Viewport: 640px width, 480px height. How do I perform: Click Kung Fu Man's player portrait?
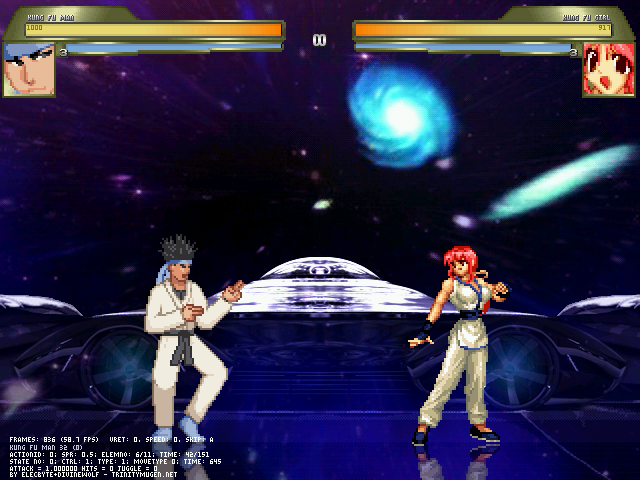[28, 69]
